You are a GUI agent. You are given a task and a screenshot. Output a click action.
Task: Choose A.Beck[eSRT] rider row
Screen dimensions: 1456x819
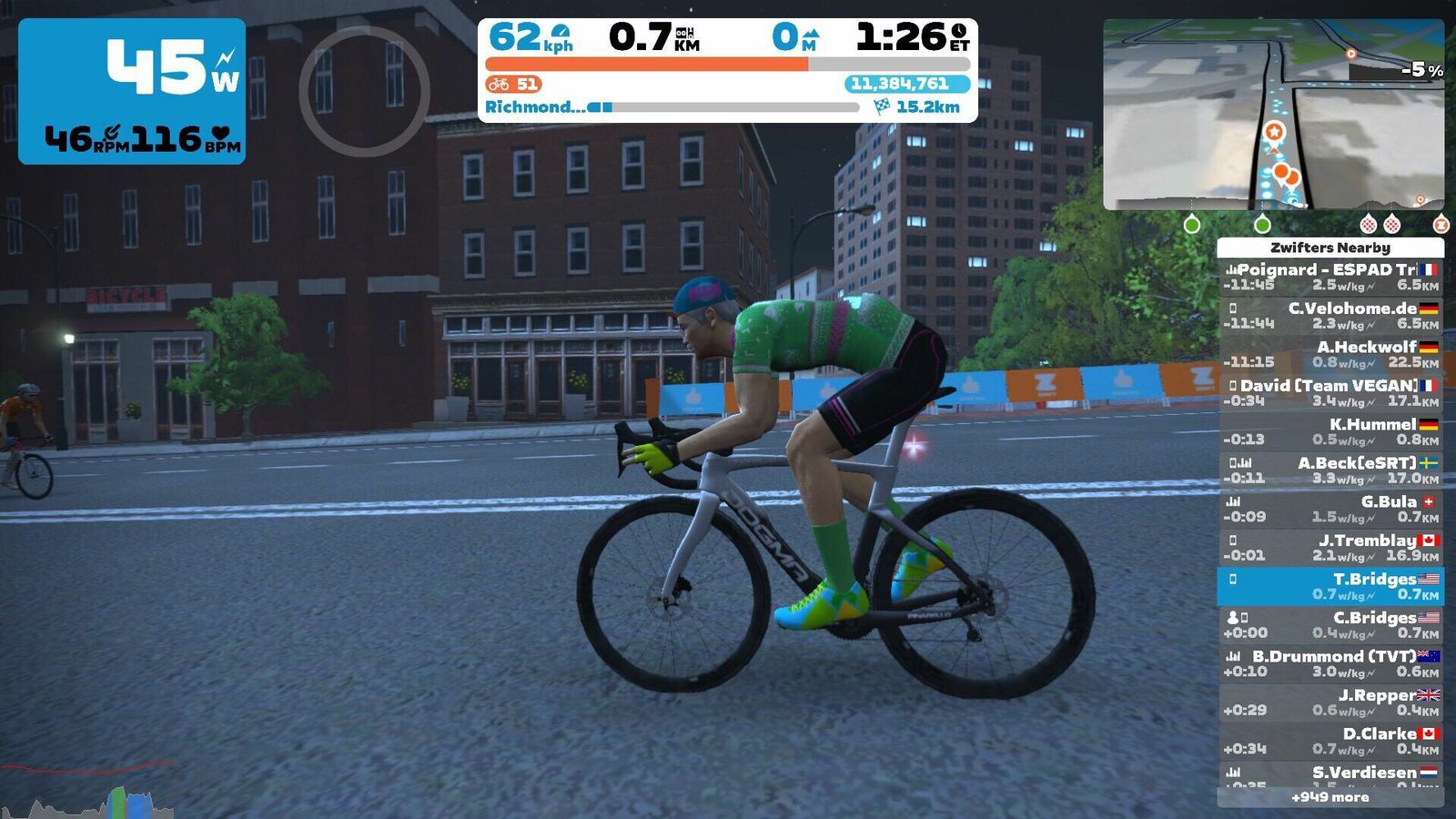(1330, 470)
